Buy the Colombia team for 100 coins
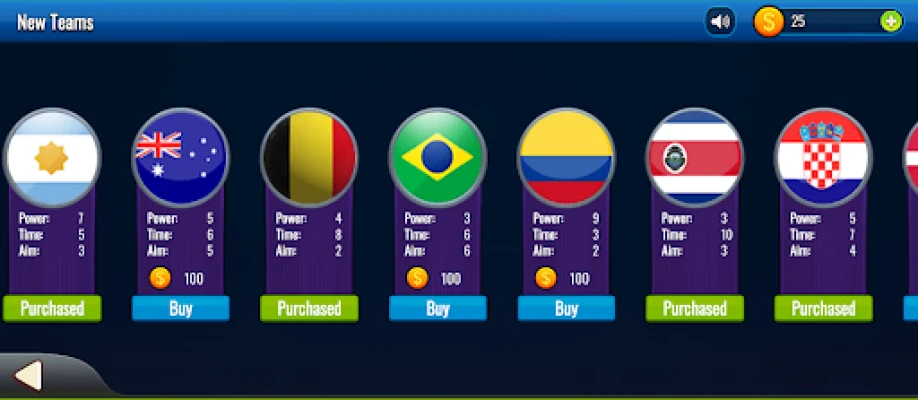The width and height of the screenshot is (918, 400). click(x=566, y=308)
